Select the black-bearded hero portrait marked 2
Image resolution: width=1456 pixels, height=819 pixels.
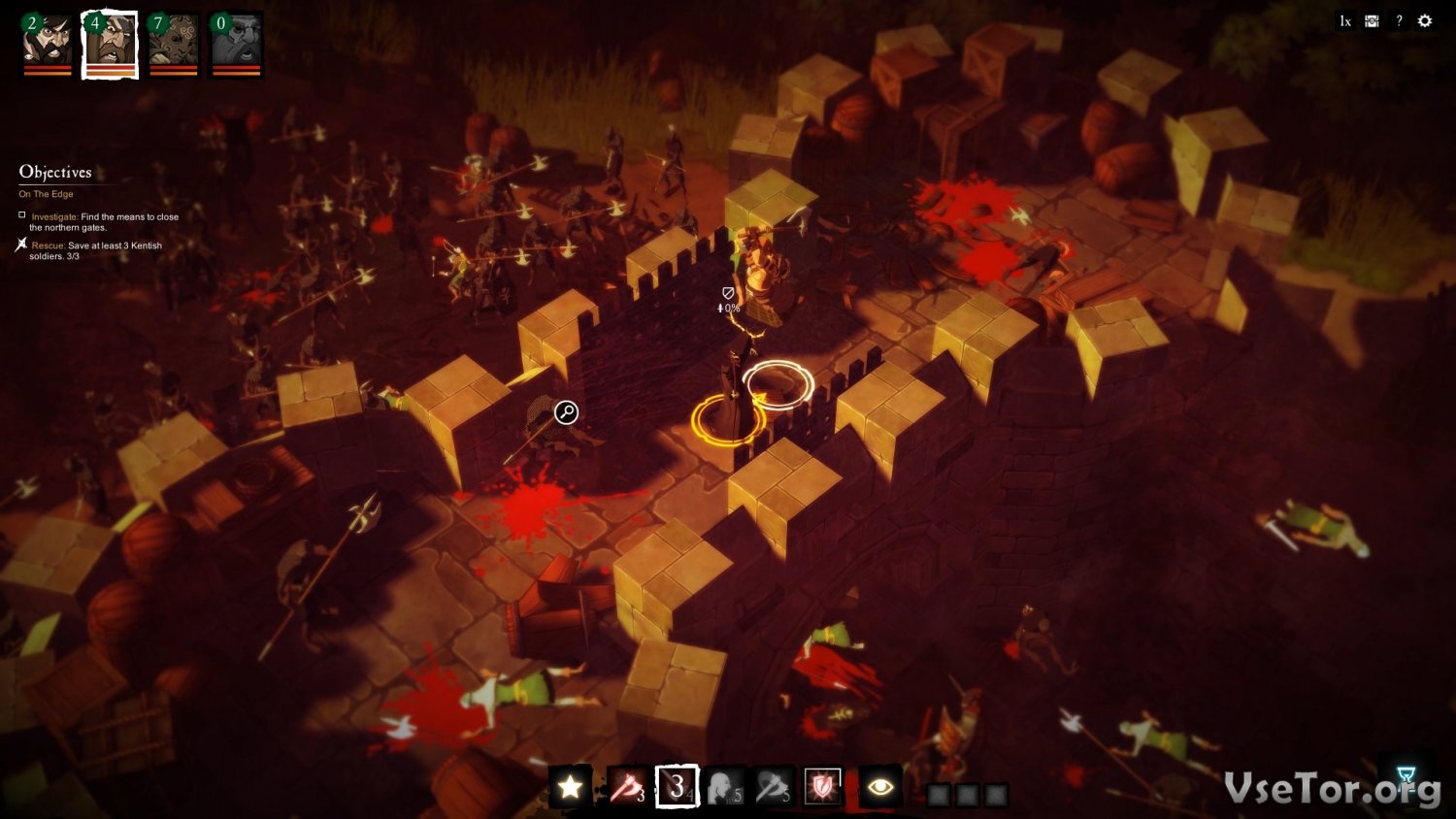(x=48, y=43)
